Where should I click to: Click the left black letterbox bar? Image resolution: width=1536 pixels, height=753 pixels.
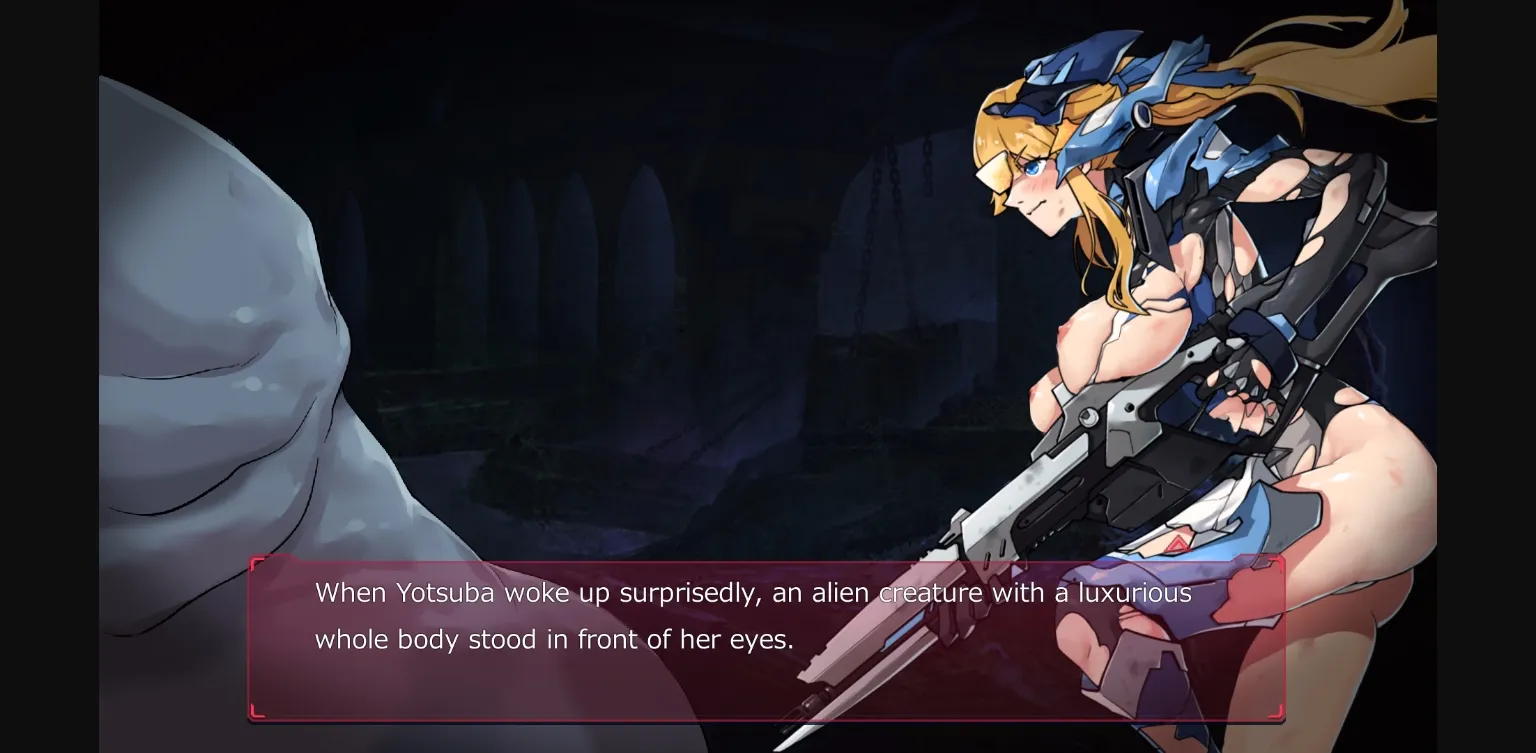tap(50, 376)
